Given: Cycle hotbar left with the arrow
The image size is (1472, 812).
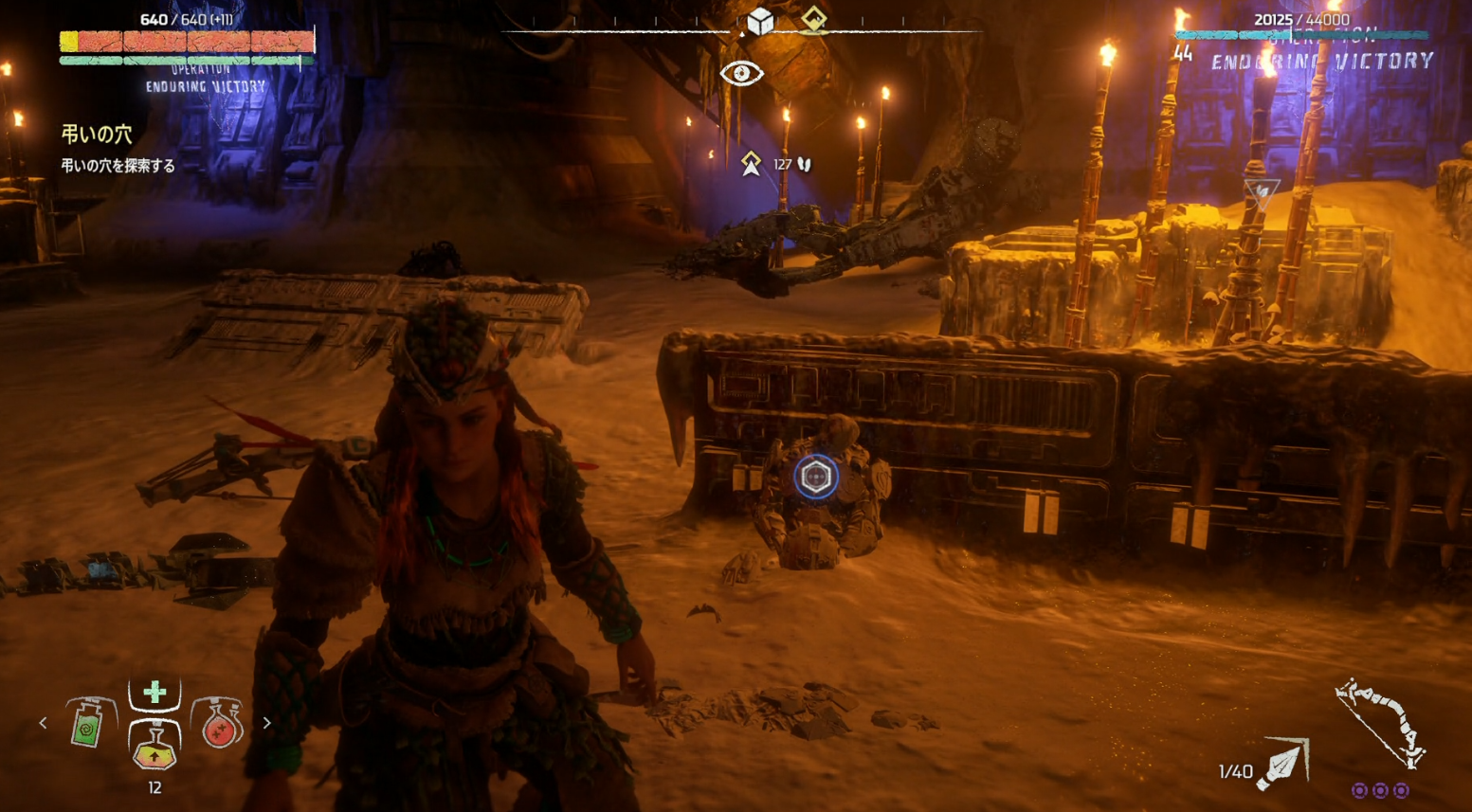Looking at the screenshot, I should [x=44, y=723].
